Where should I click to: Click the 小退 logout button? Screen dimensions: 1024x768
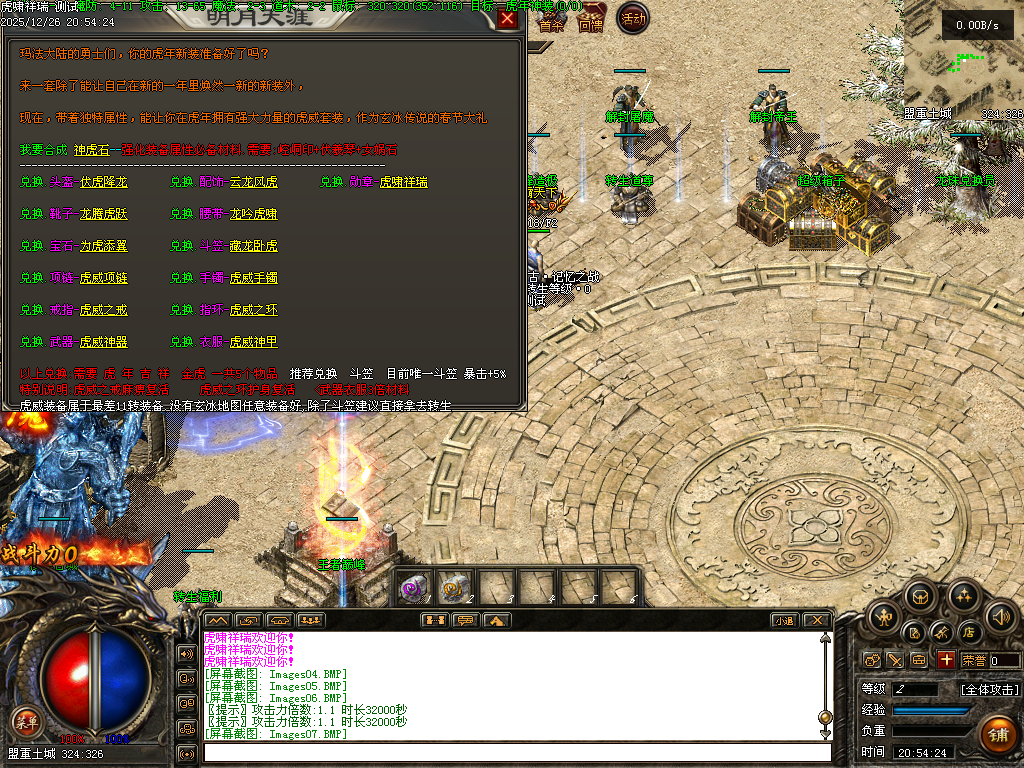pyautogui.click(x=783, y=620)
